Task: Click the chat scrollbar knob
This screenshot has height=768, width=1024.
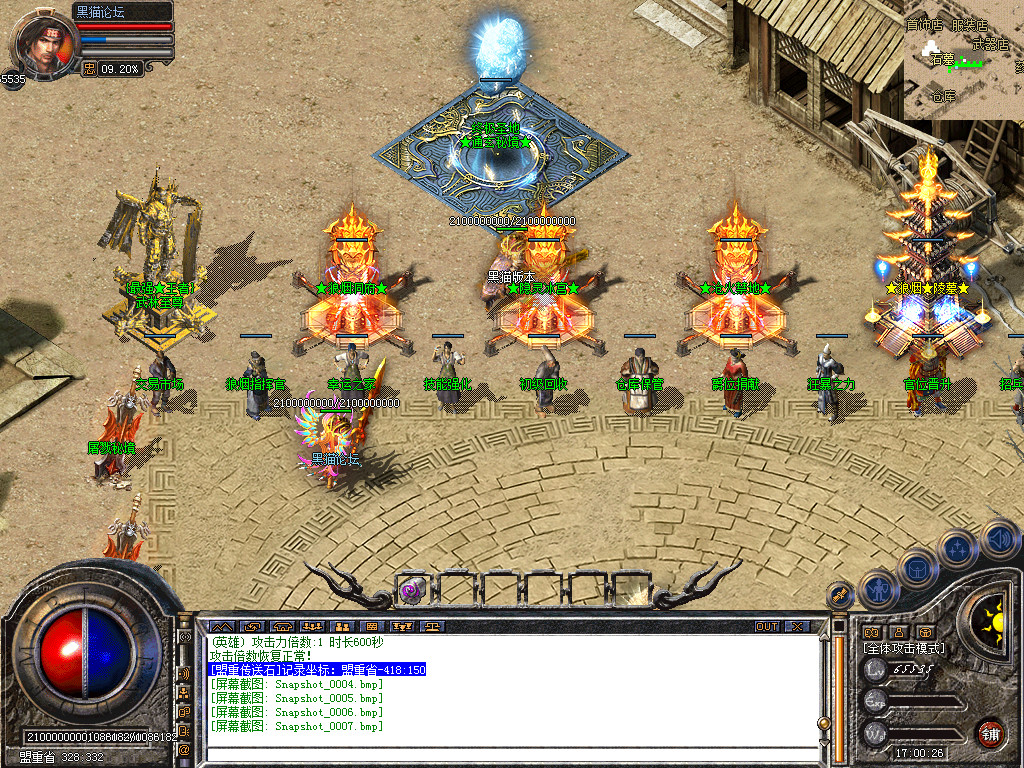Action: [824, 722]
